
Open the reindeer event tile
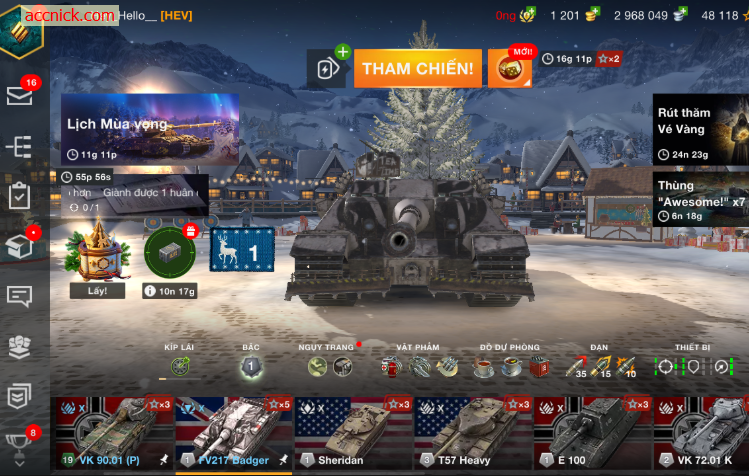[241, 249]
